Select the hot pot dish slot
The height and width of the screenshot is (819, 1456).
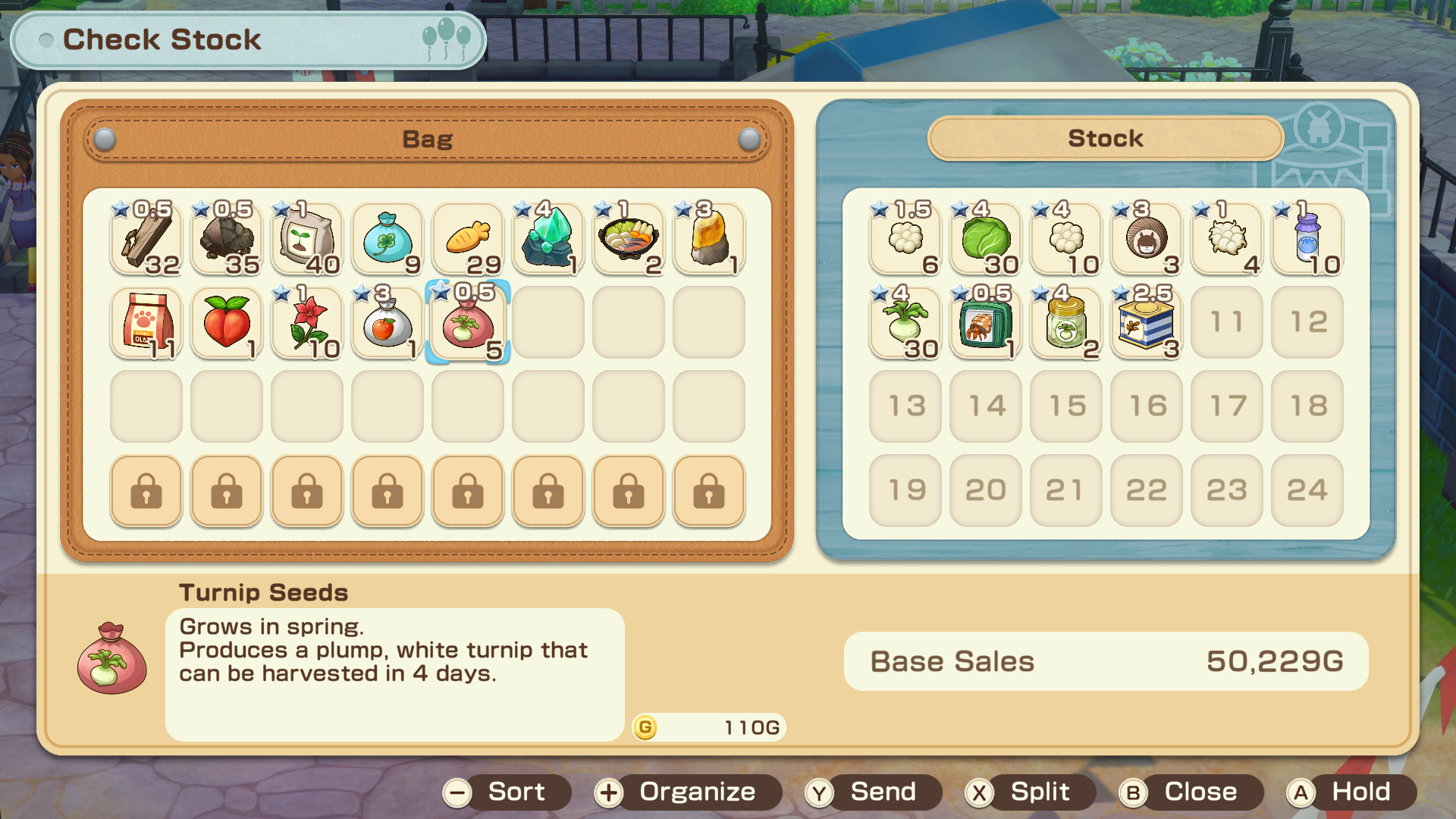click(629, 240)
